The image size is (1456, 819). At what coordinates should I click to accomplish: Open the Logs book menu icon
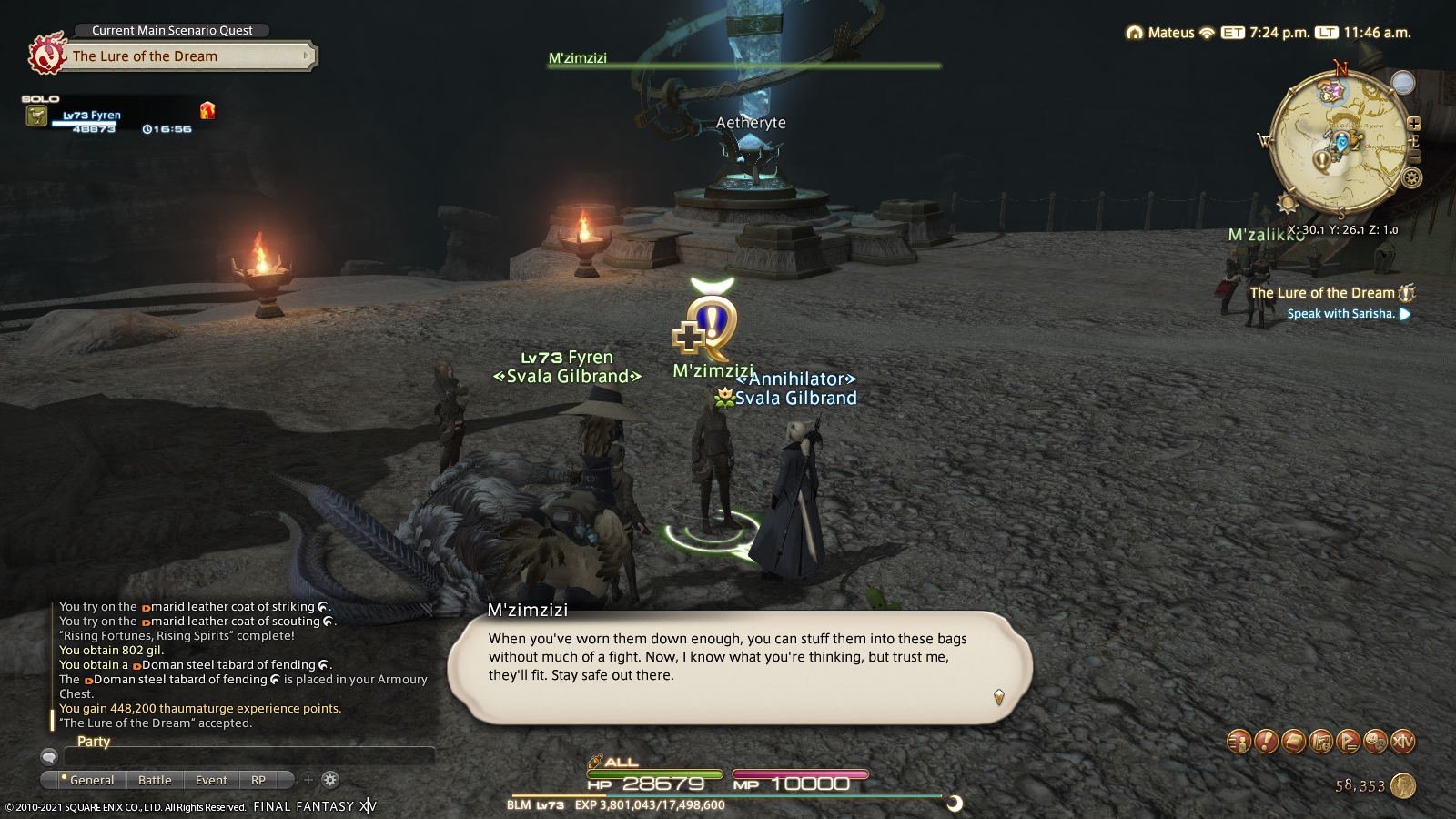tap(1293, 743)
